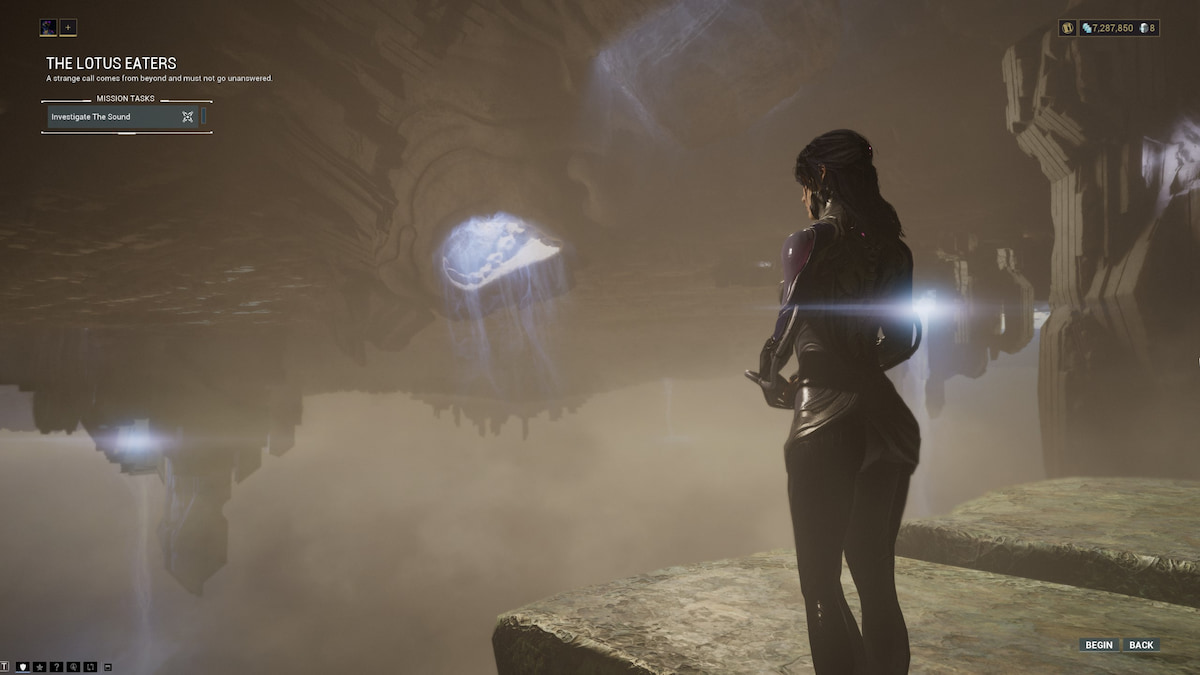The height and width of the screenshot is (675, 1200).
Task: Switch to the star chat tab
Action: pos(39,666)
